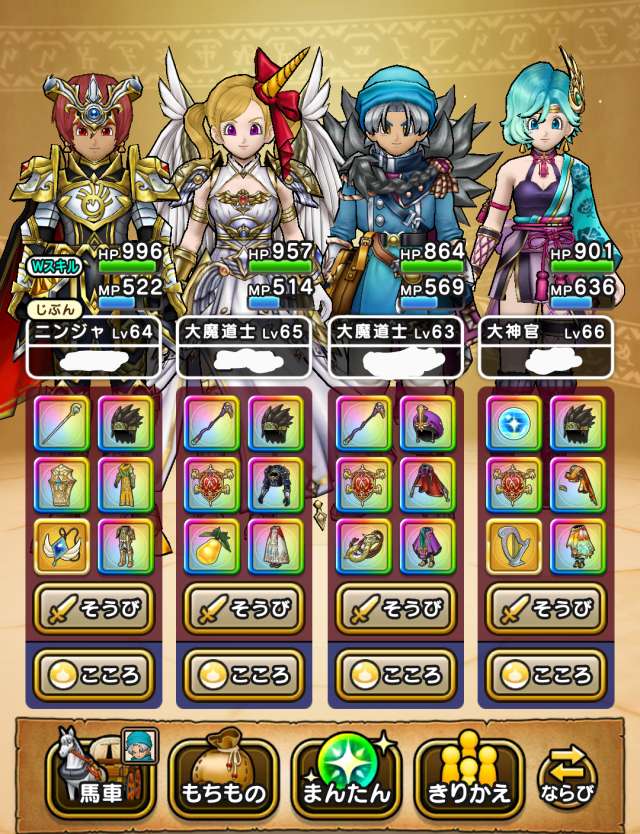Viewport: 640px width, 834px height.
Task: Open こころ for the Lv66 大神官
Action: [x=547, y=674]
